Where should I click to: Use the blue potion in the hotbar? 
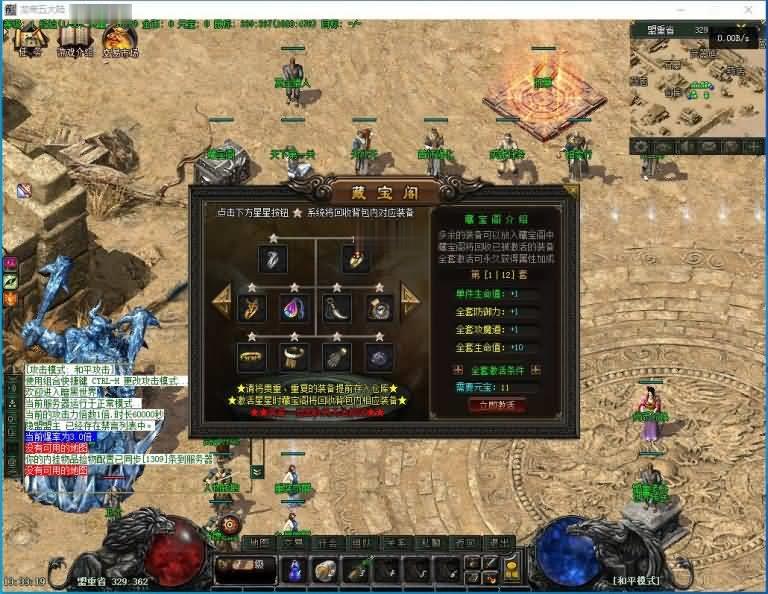pyautogui.click(x=295, y=570)
